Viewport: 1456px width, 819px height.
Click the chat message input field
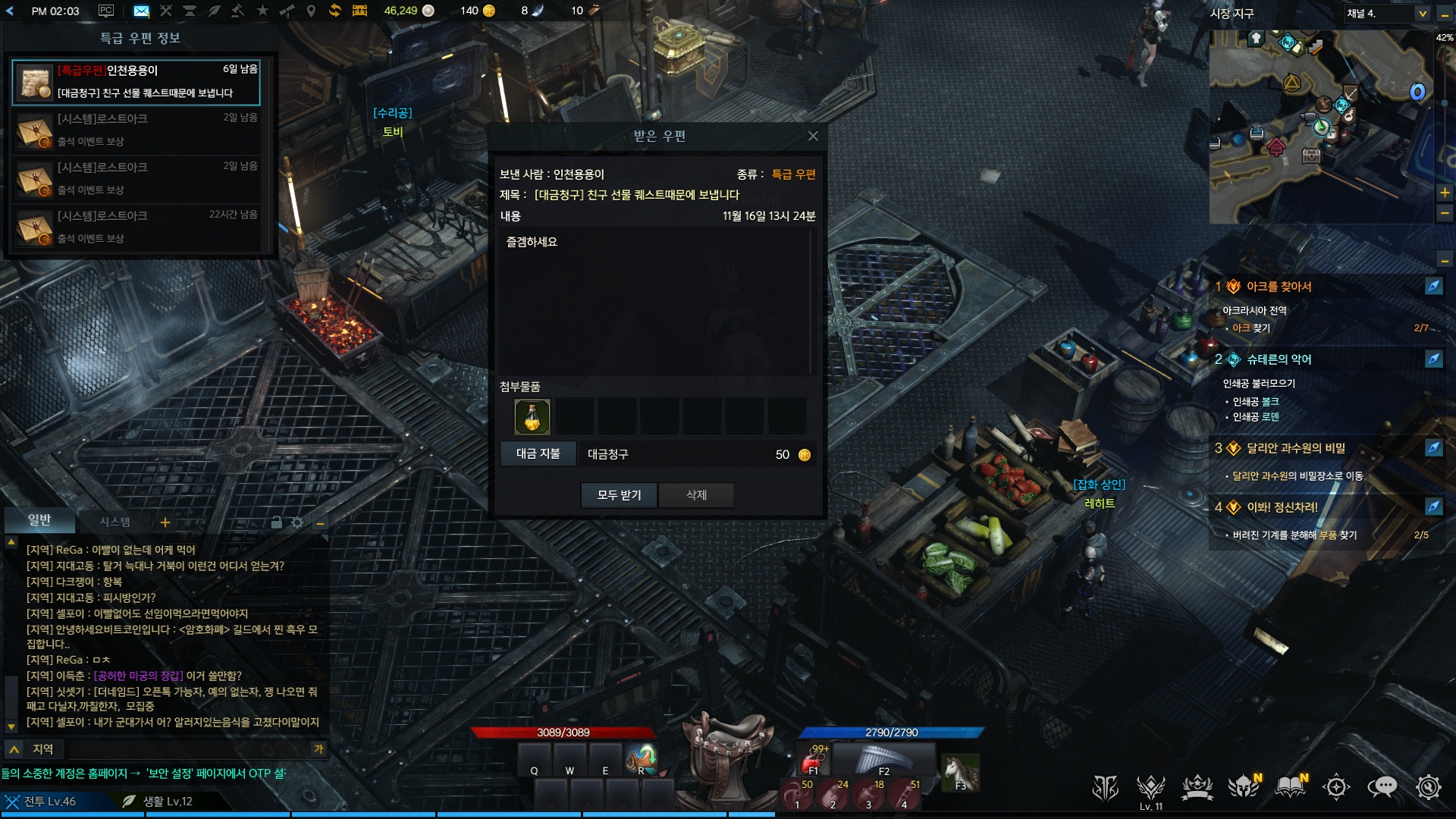pos(190,749)
